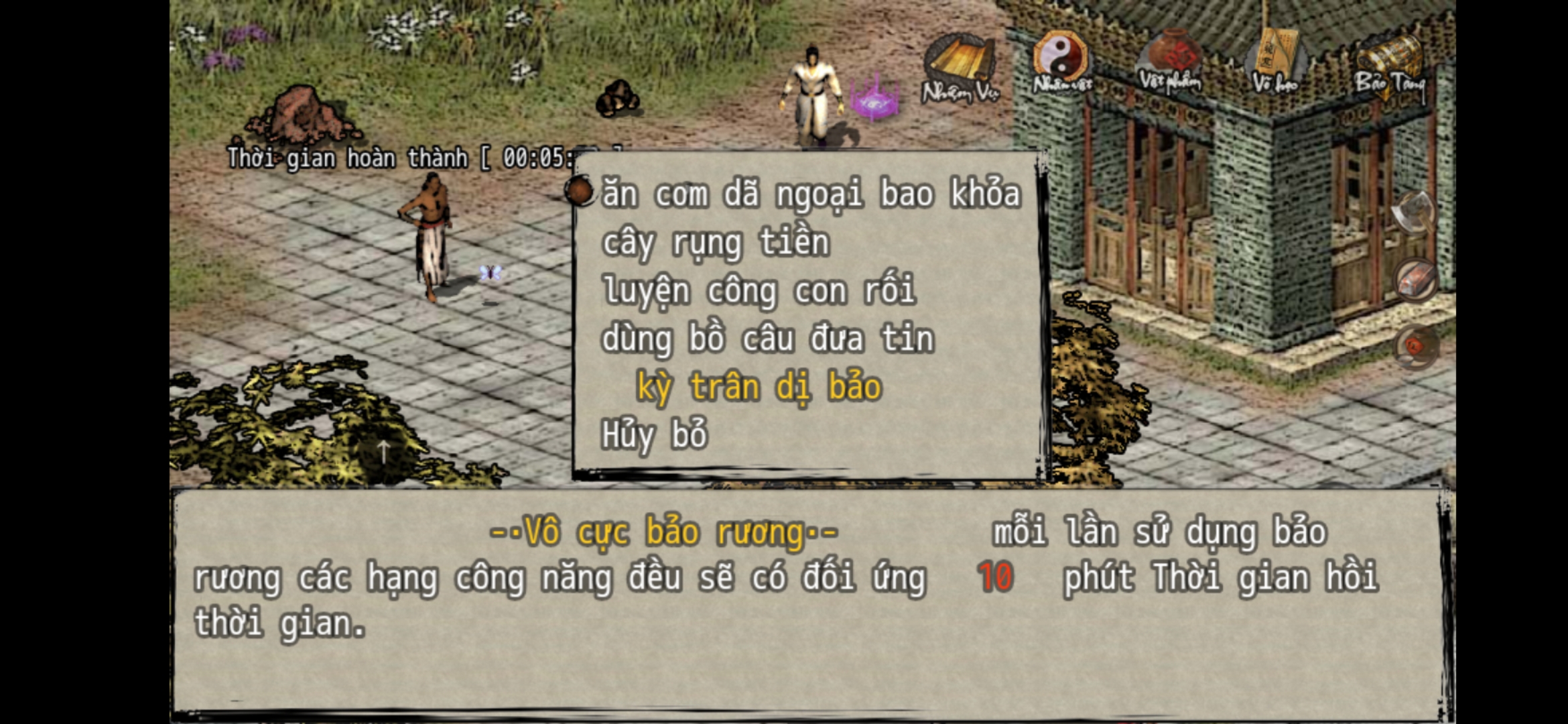Choose the "cây rụng tiền" option

(x=716, y=243)
